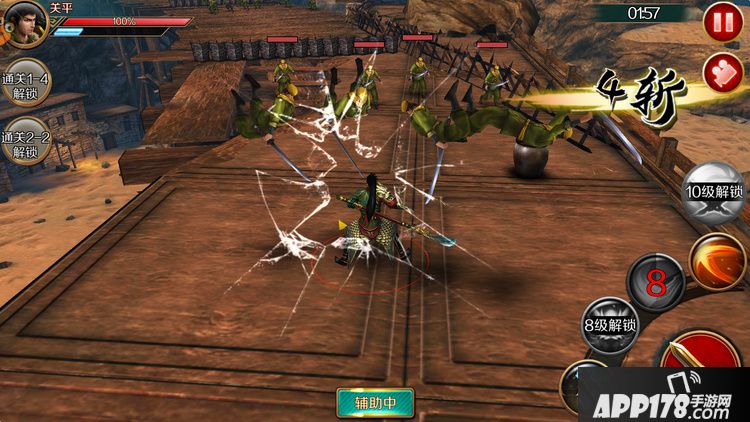The image size is (750, 422).
Task: Tap the 通关1-4解锁 locked slot
Action: click(24, 88)
